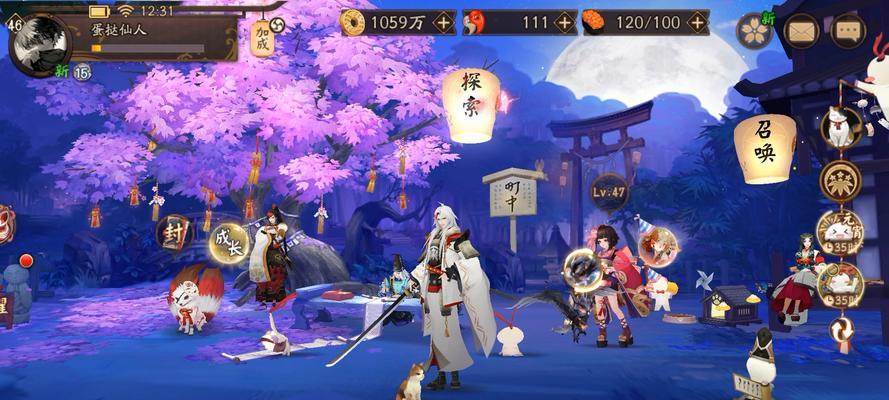Open the 元宵 Lantern Festival event icon
Screen dimensions: 889x400
tap(839, 232)
